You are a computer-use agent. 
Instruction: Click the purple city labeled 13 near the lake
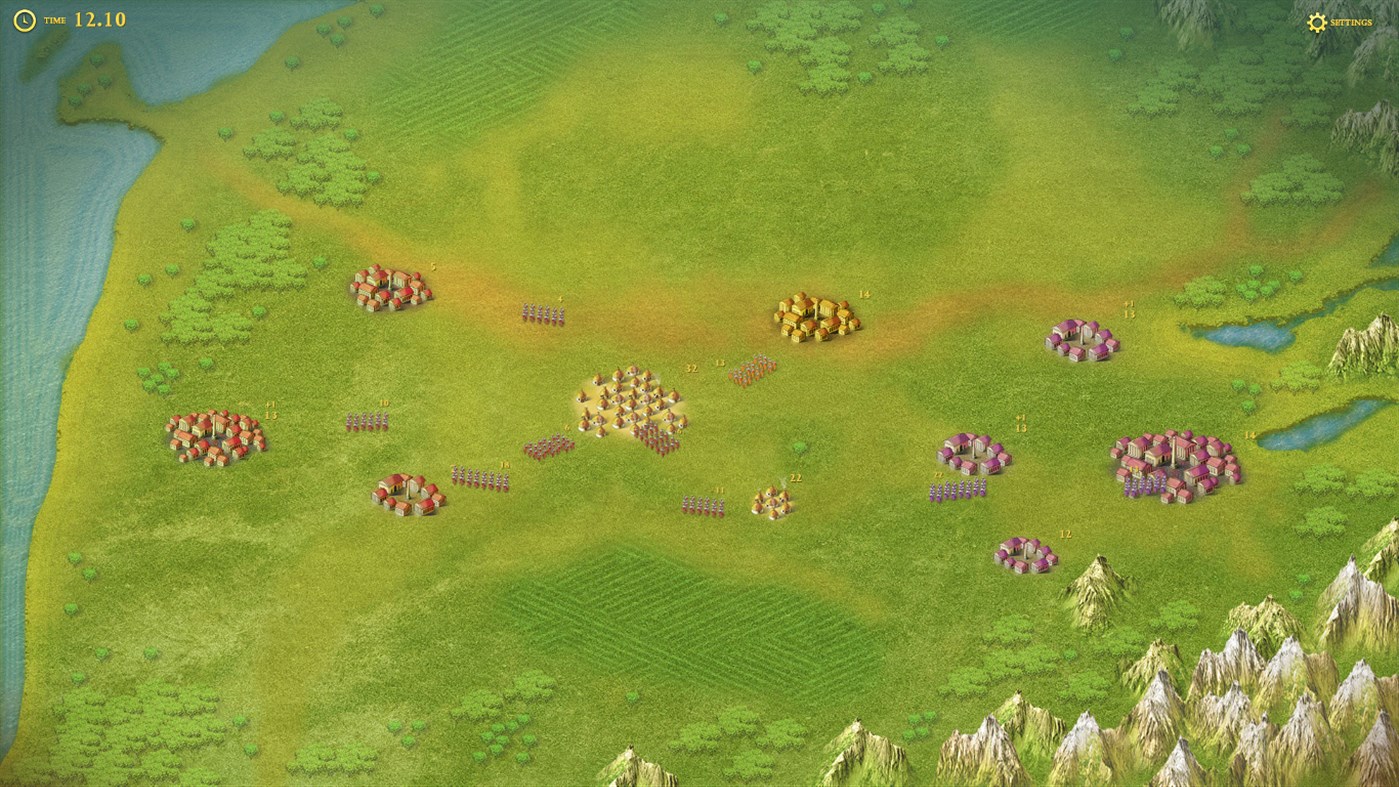(1082, 342)
